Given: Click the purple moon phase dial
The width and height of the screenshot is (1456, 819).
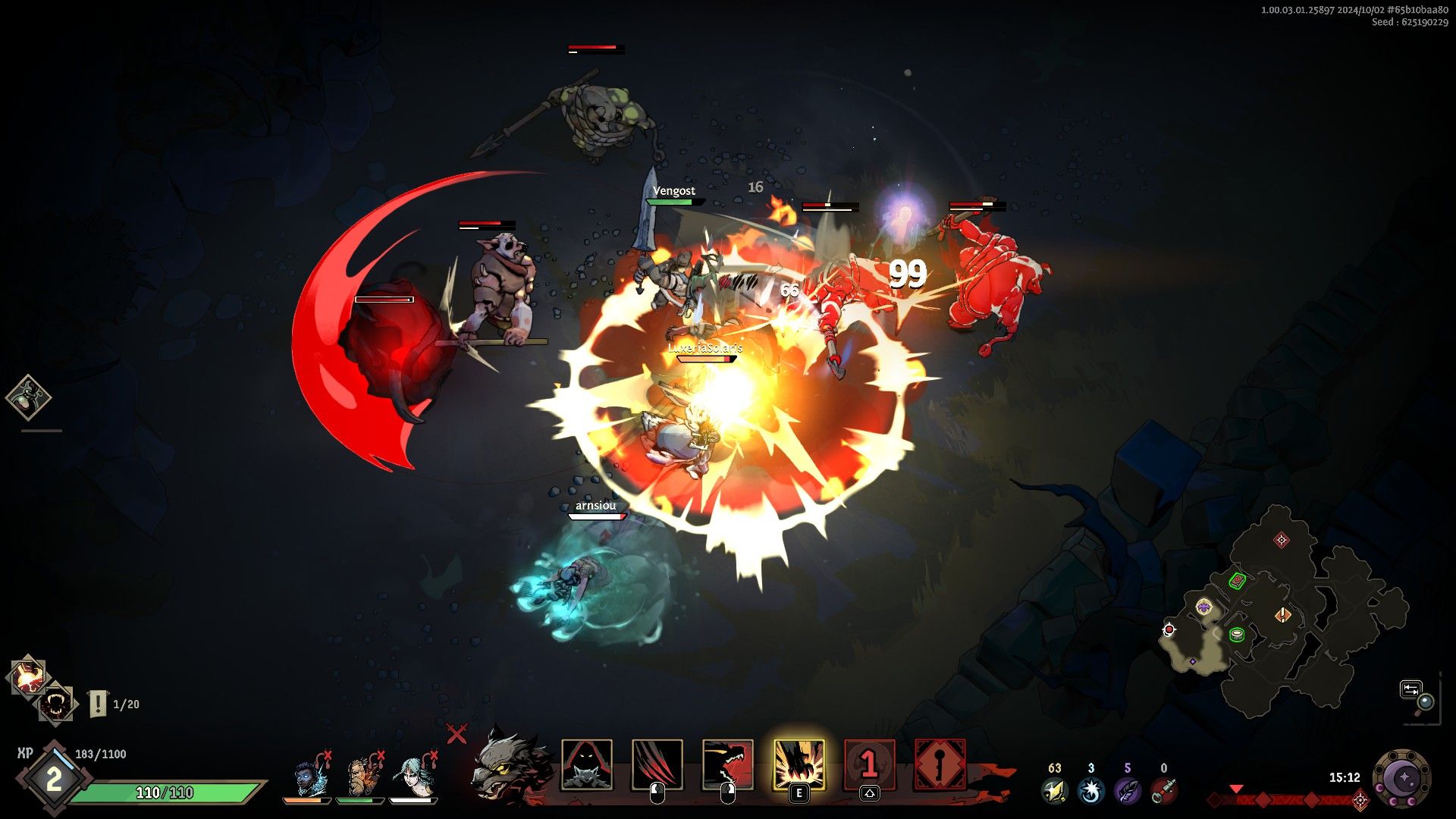Looking at the screenshot, I should (1403, 779).
